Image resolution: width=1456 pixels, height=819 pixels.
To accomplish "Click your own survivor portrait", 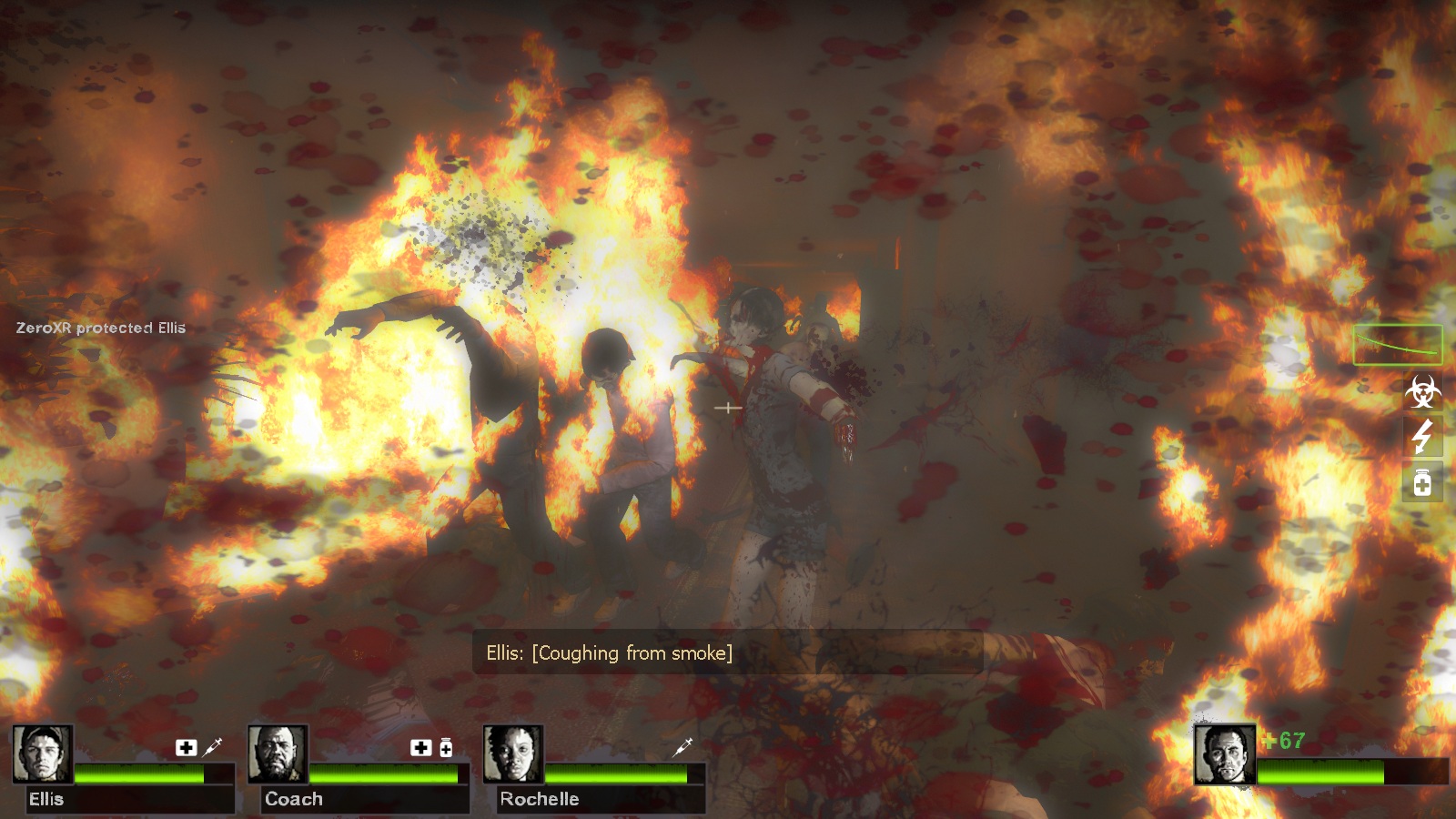I will point(1224,754).
